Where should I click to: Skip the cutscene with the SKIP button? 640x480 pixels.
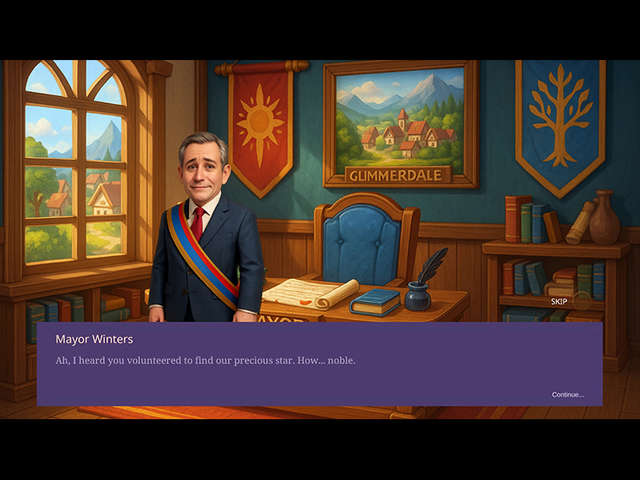click(x=559, y=301)
